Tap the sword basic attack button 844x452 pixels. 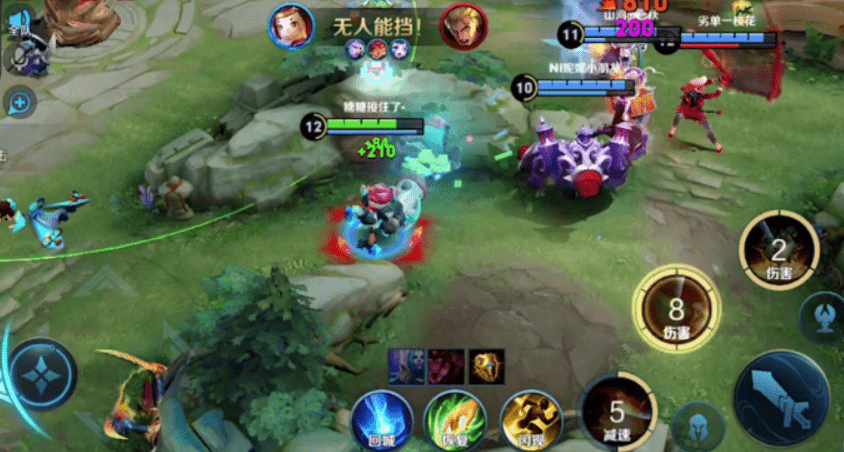point(781,396)
